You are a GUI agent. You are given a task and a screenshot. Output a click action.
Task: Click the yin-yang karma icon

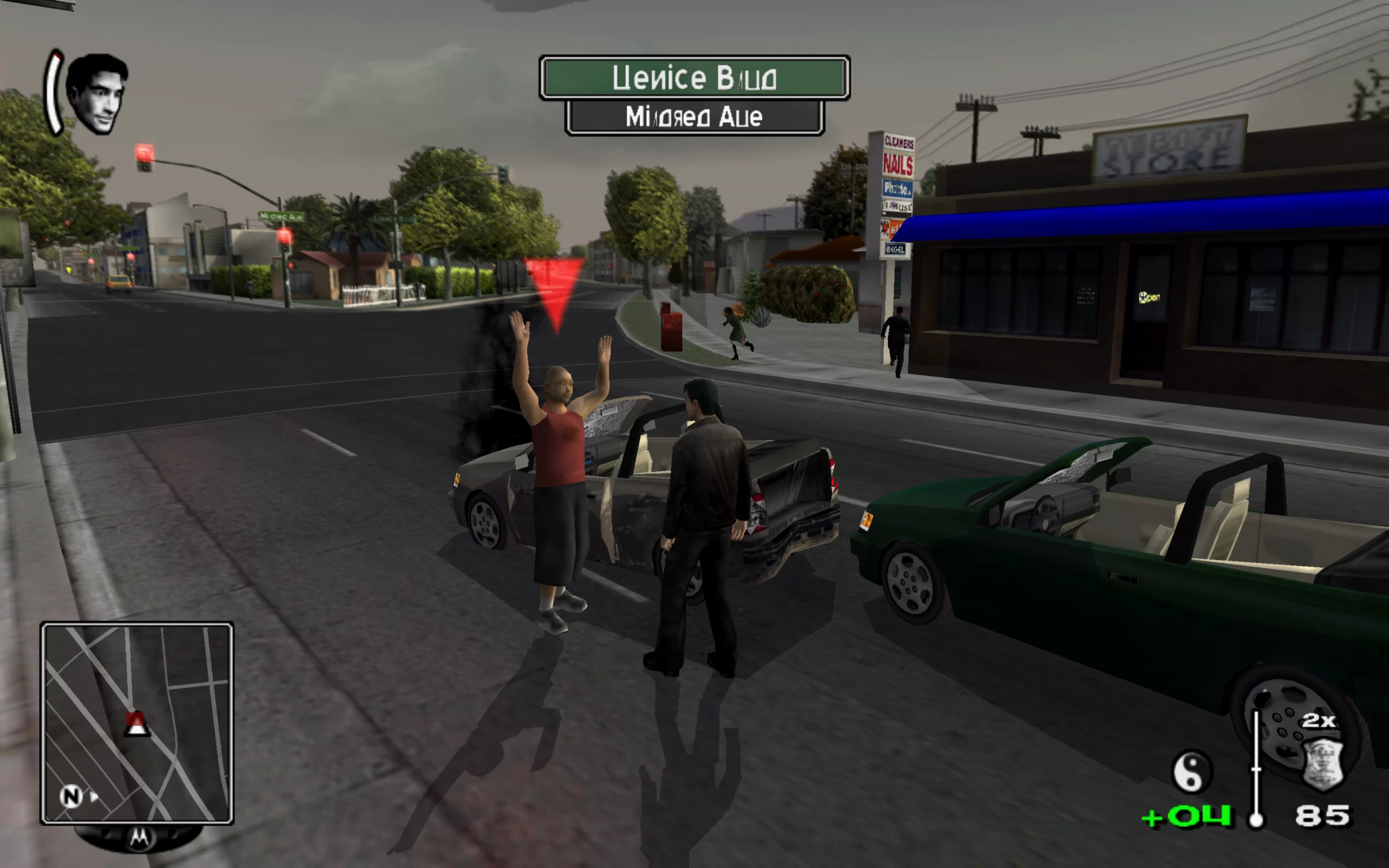click(1192, 771)
